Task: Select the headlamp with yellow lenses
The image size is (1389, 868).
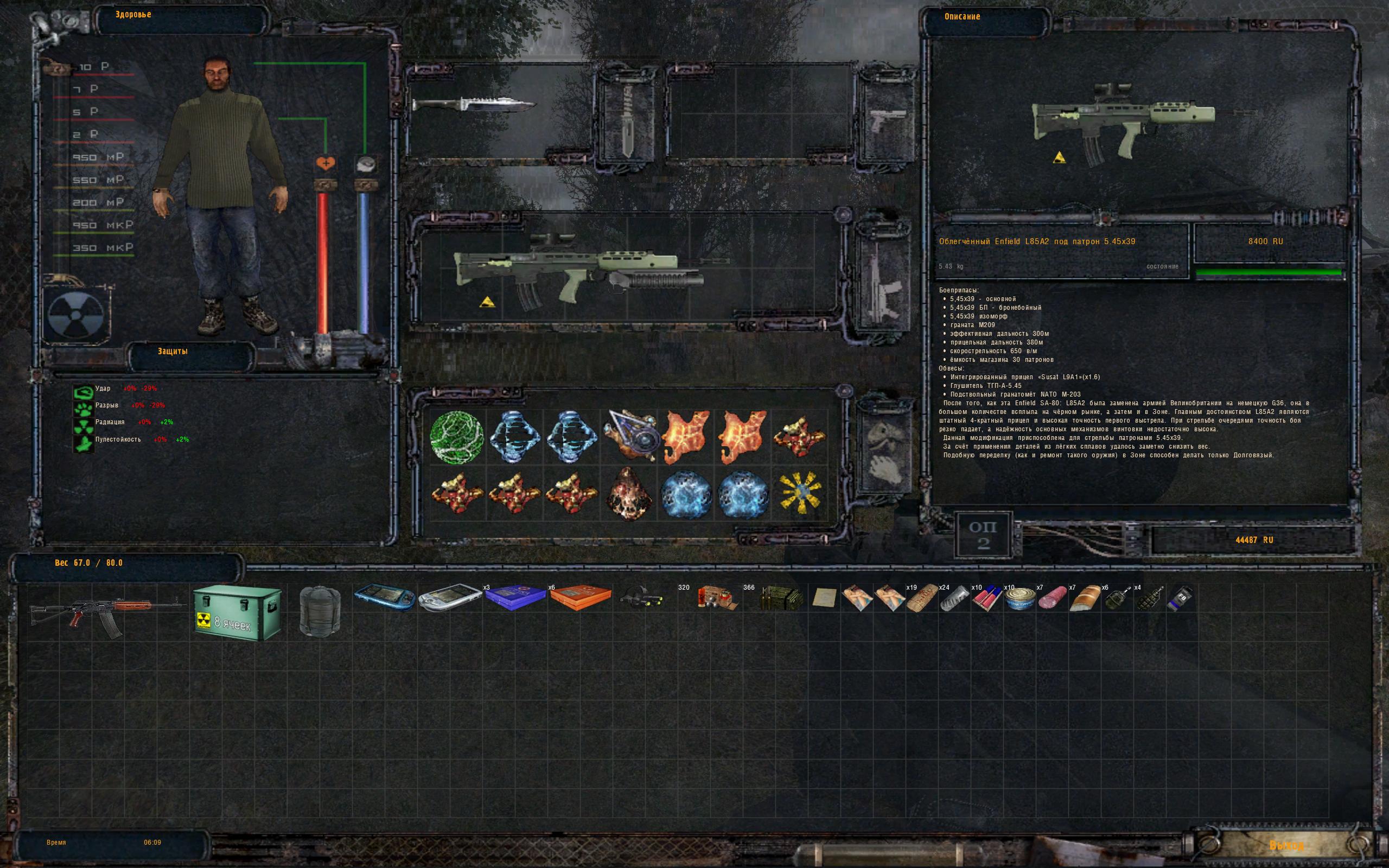Action: (x=642, y=599)
